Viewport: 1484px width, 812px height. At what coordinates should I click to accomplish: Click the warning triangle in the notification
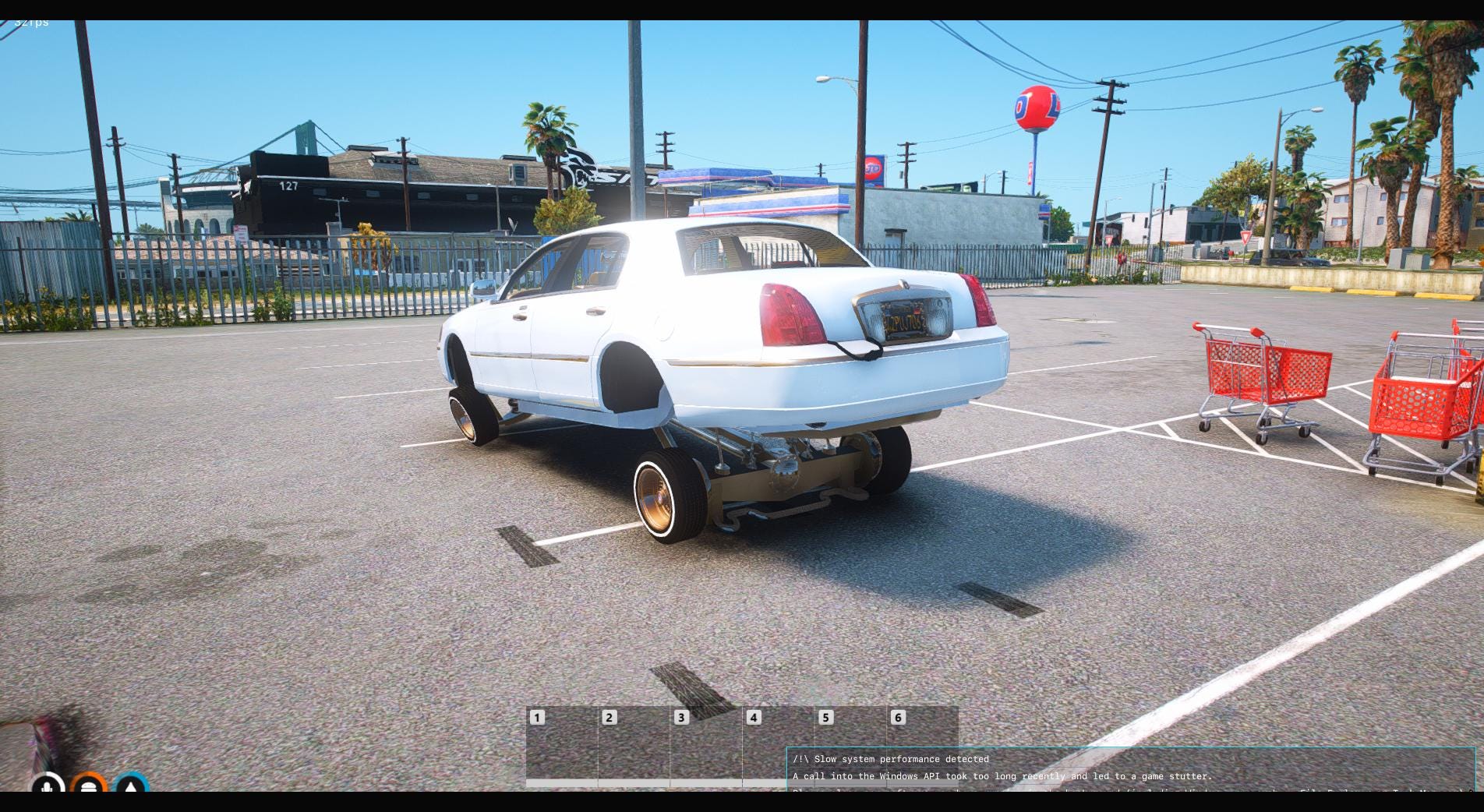point(800,758)
